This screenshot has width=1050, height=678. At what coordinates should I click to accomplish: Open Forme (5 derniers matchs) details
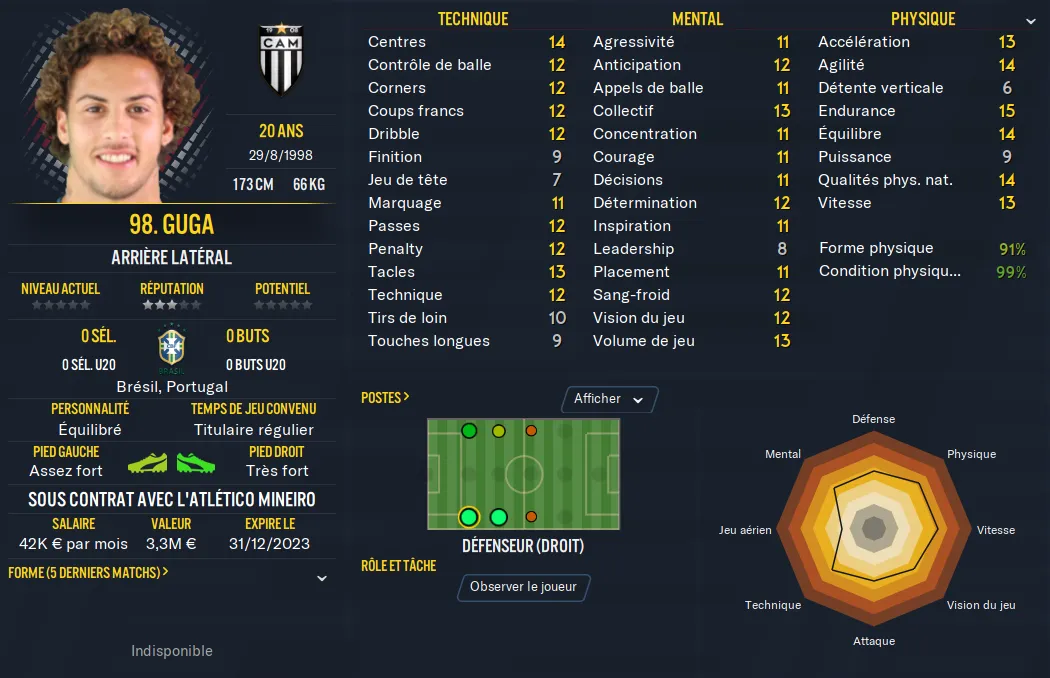88,573
